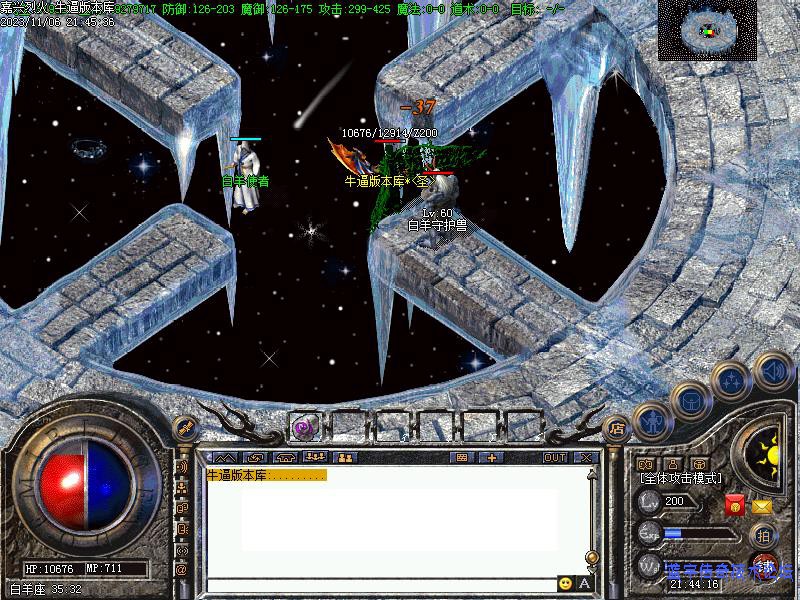The width and height of the screenshot is (800, 600).
Task: Click the chat text input field
Action: pos(380,583)
